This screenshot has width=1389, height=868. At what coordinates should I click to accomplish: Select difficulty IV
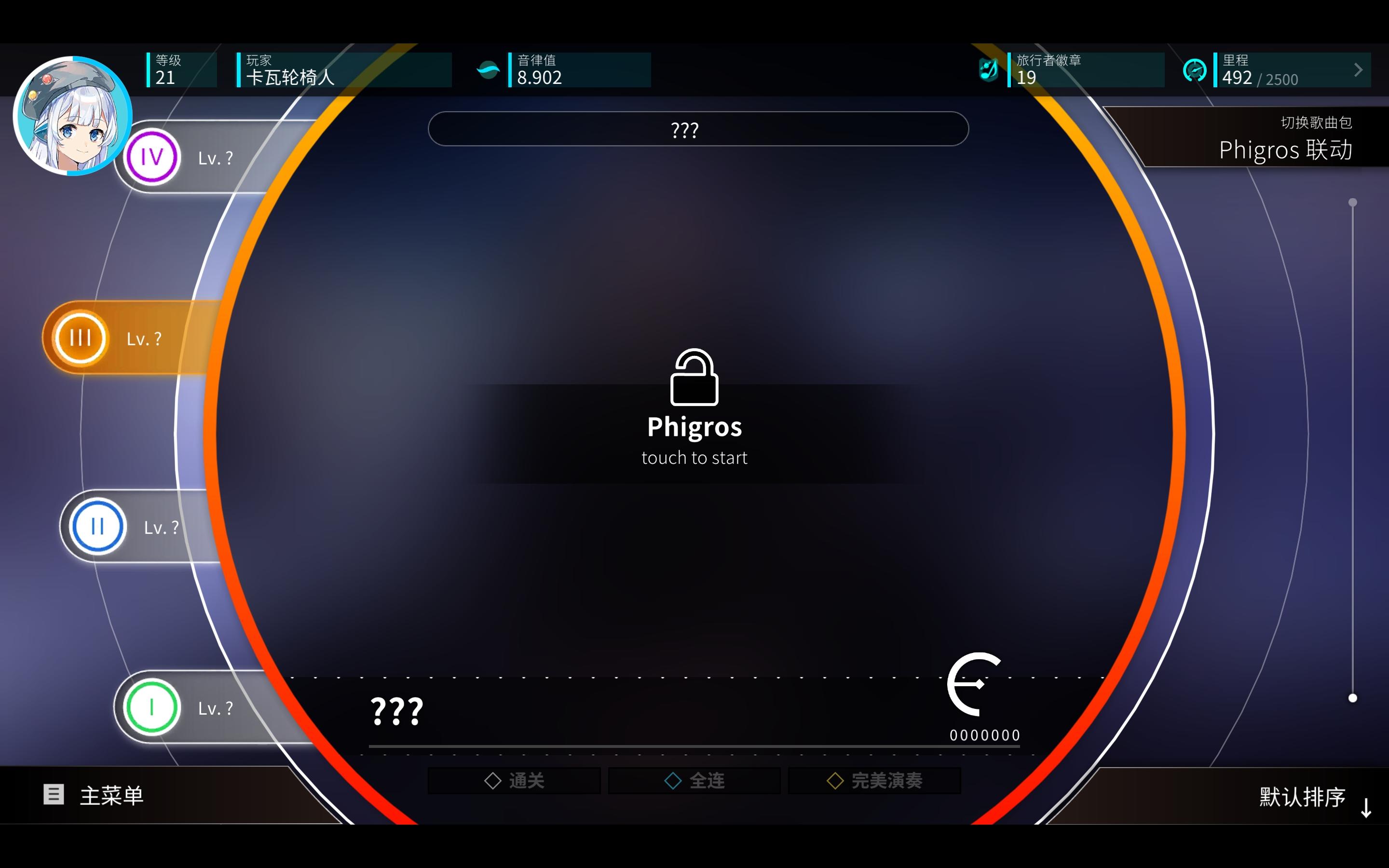click(151, 156)
